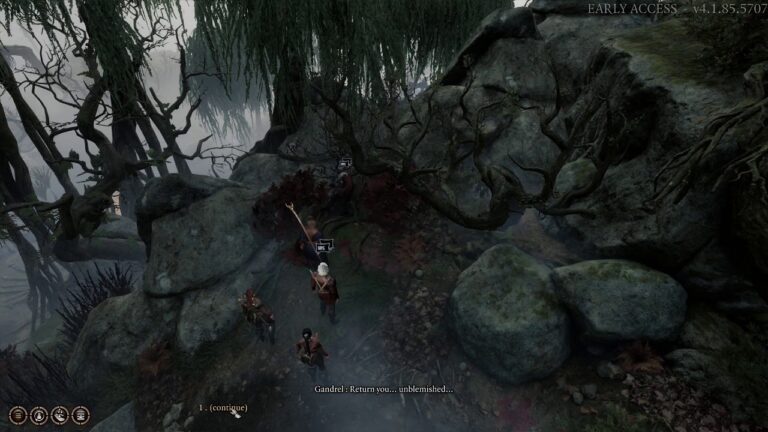This screenshot has height=432, width=768.
Task: Click the fourth round icon, rightmost in the row
Action: click(x=81, y=415)
